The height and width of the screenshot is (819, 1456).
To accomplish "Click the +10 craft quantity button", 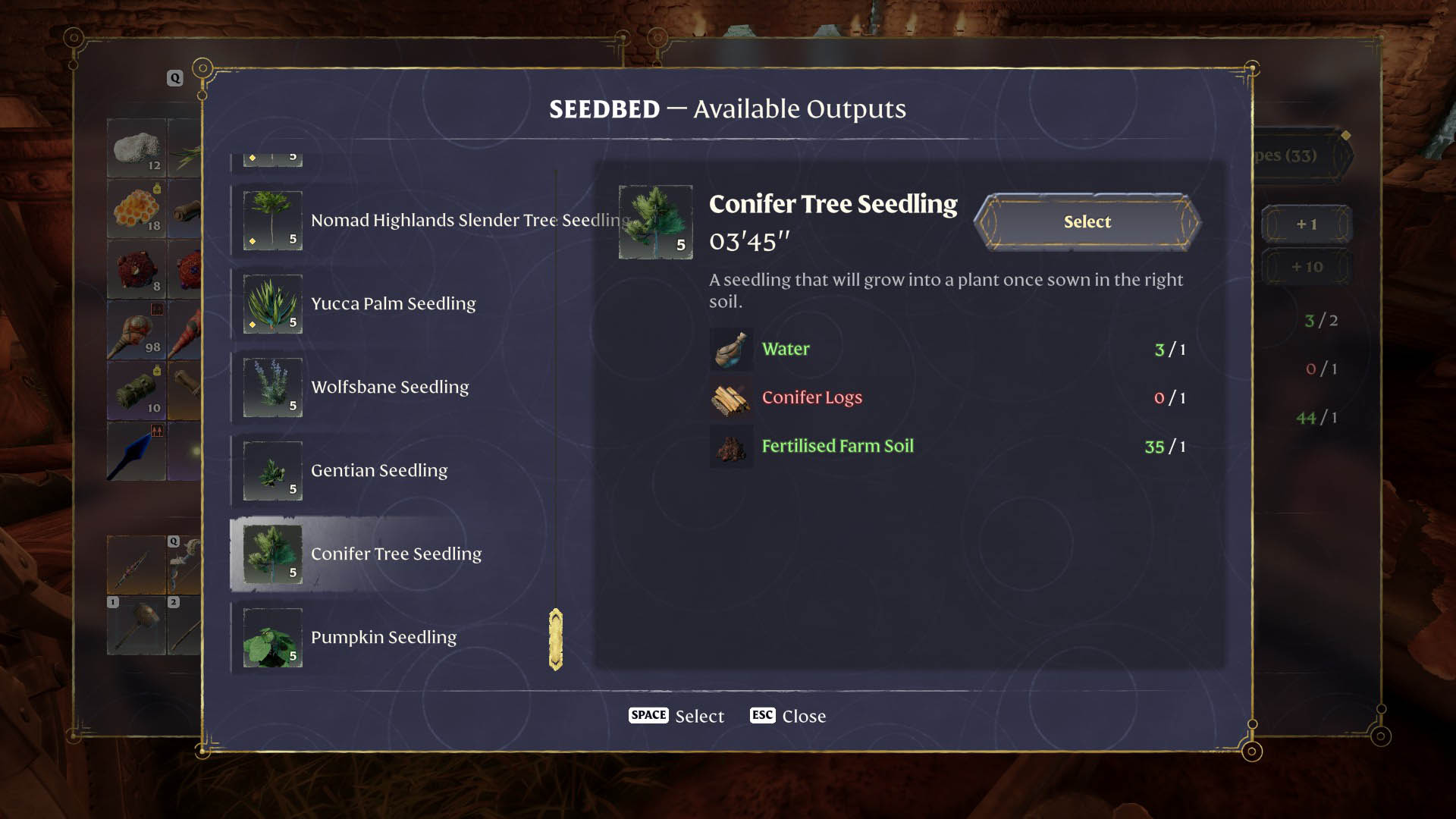I will (1307, 267).
